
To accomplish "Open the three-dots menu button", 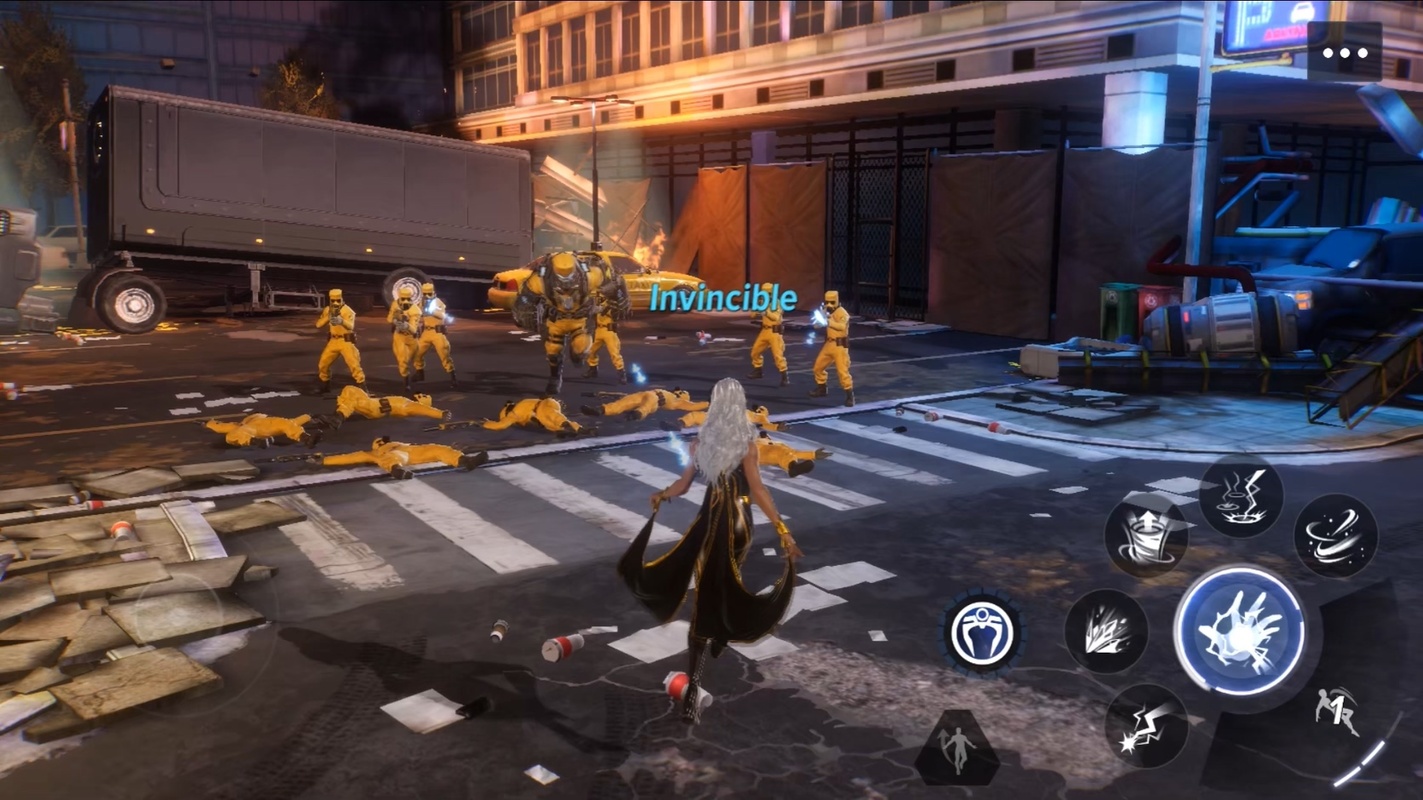I will pyautogui.click(x=1344, y=52).
